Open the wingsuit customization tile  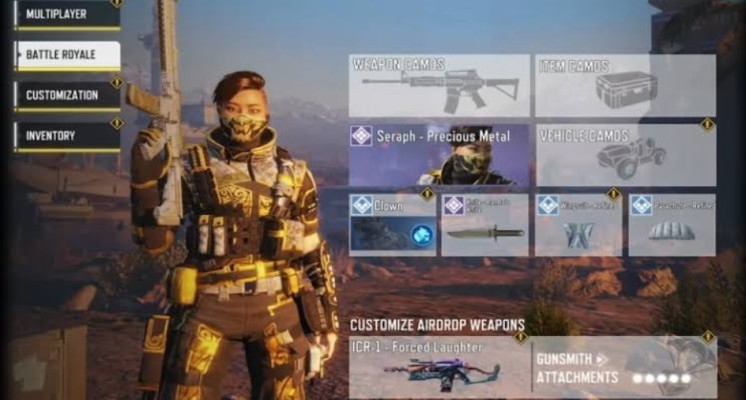point(578,225)
